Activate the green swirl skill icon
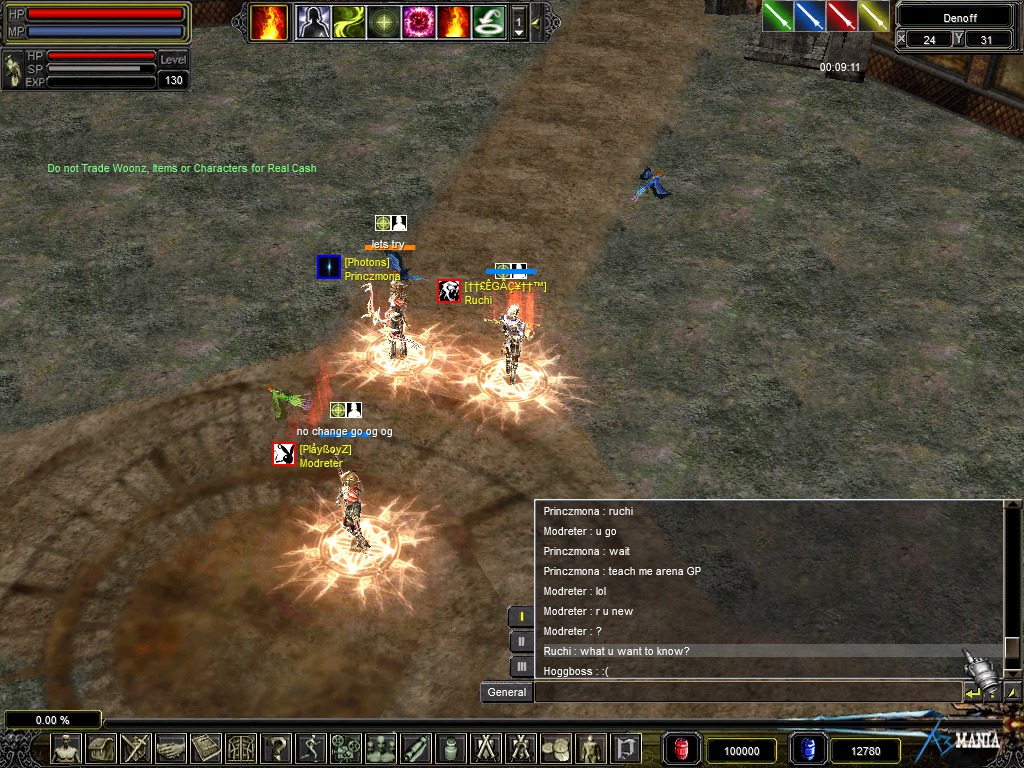 (x=348, y=22)
